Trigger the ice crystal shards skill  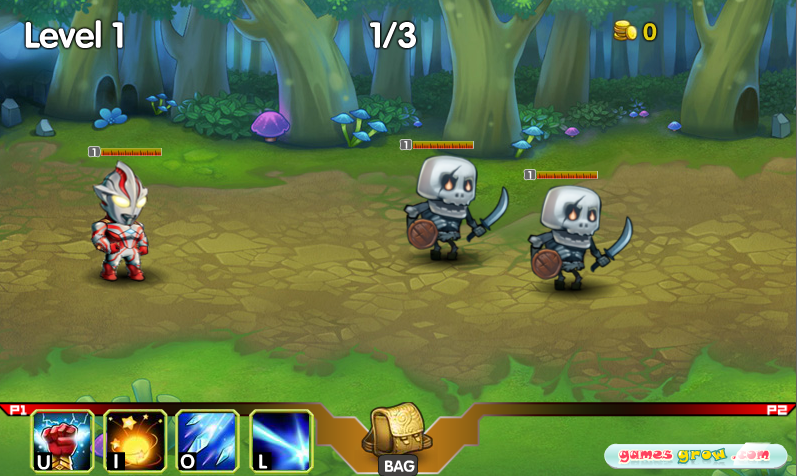[x=208, y=440]
